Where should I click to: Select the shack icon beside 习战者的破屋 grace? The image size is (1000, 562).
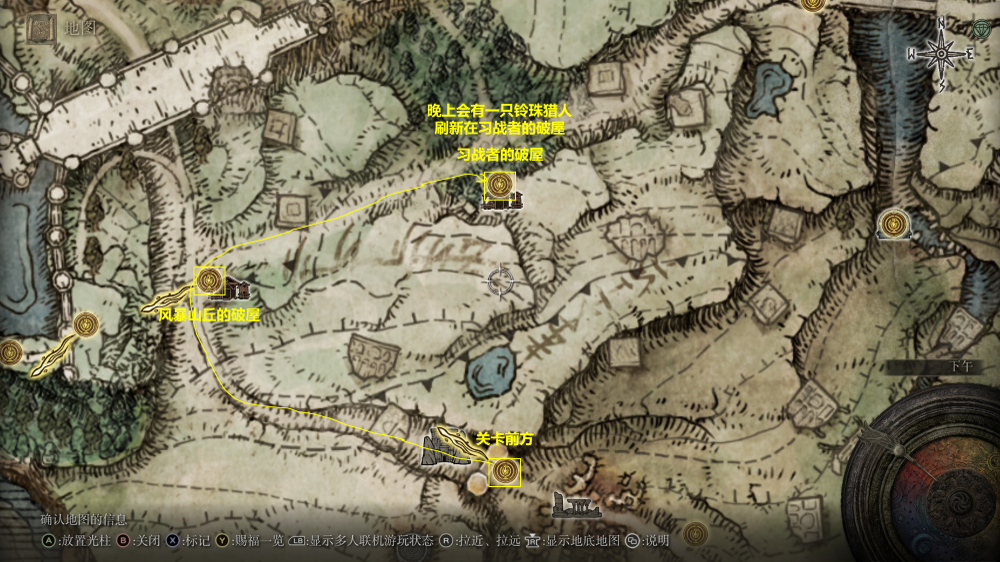coord(514,203)
